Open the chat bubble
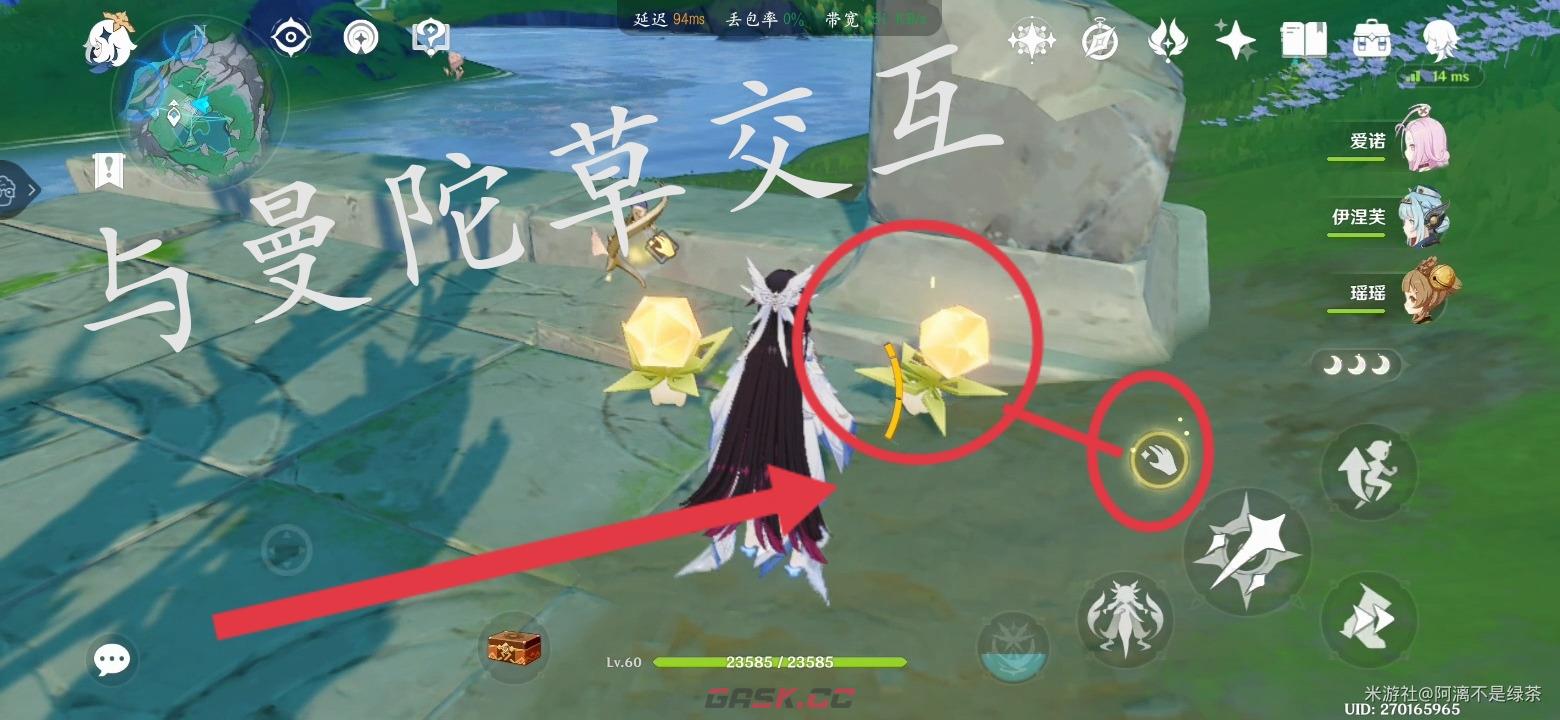Screen dimensions: 1560x720 pos(111,658)
